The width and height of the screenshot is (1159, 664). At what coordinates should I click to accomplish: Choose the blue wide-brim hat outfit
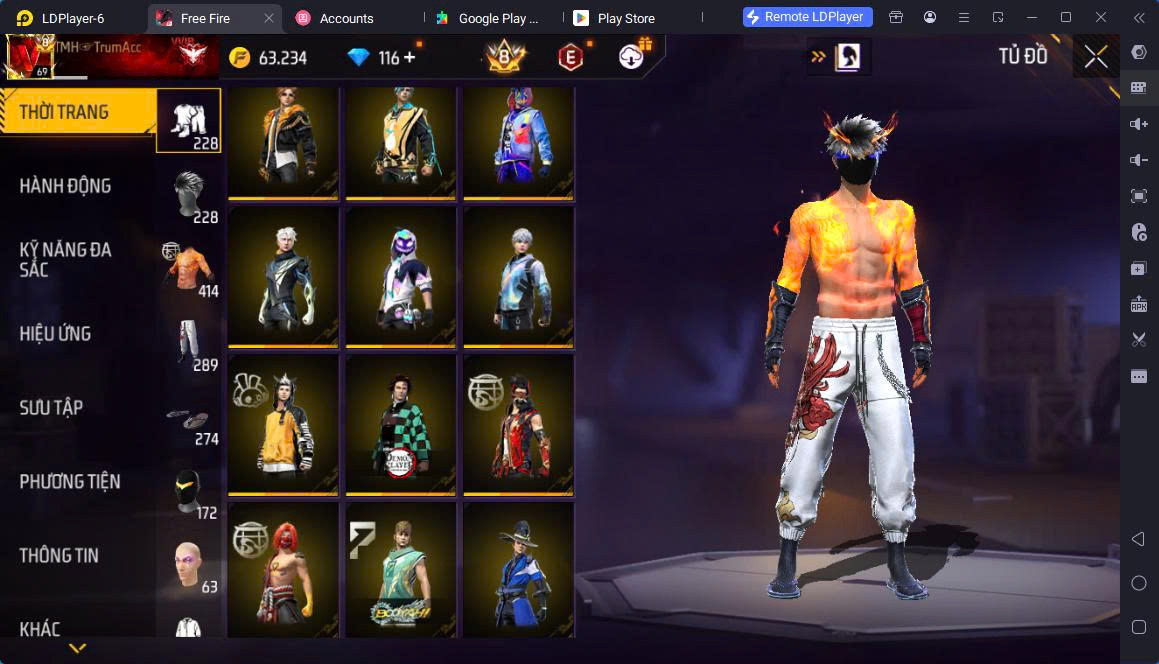[x=518, y=570]
